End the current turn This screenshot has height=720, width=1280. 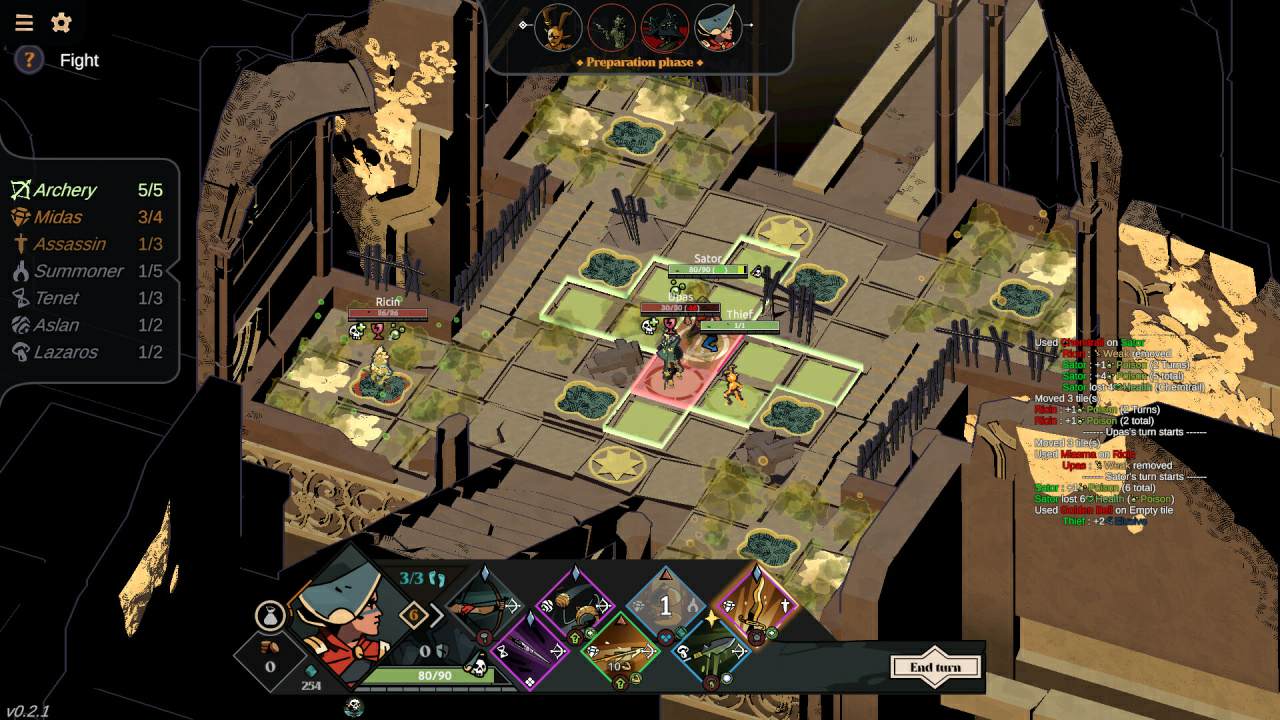pyautogui.click(x=936, y=667)
